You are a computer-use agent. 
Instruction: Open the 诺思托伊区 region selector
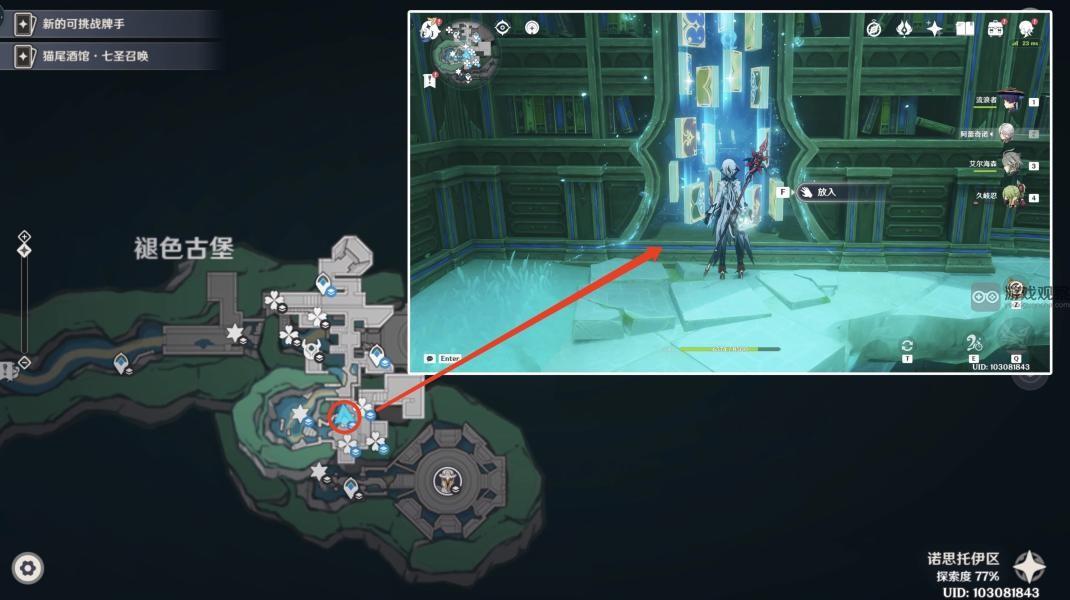coord(1029,568)
